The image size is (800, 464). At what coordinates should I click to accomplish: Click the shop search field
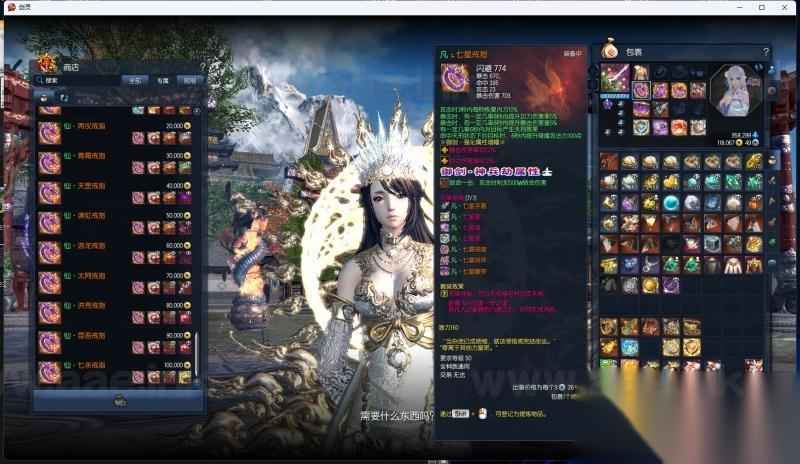click(80, 80)
